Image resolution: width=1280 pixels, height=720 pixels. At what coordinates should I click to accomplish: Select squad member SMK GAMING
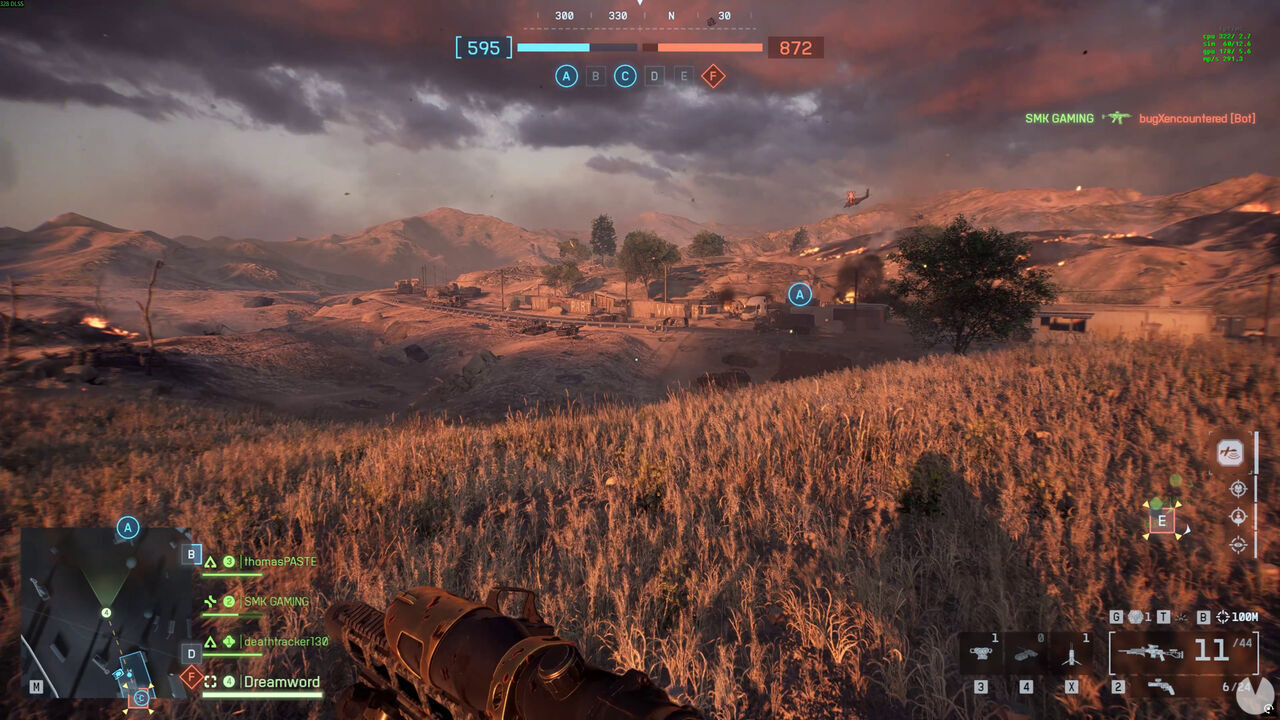(x=276, y=602)
